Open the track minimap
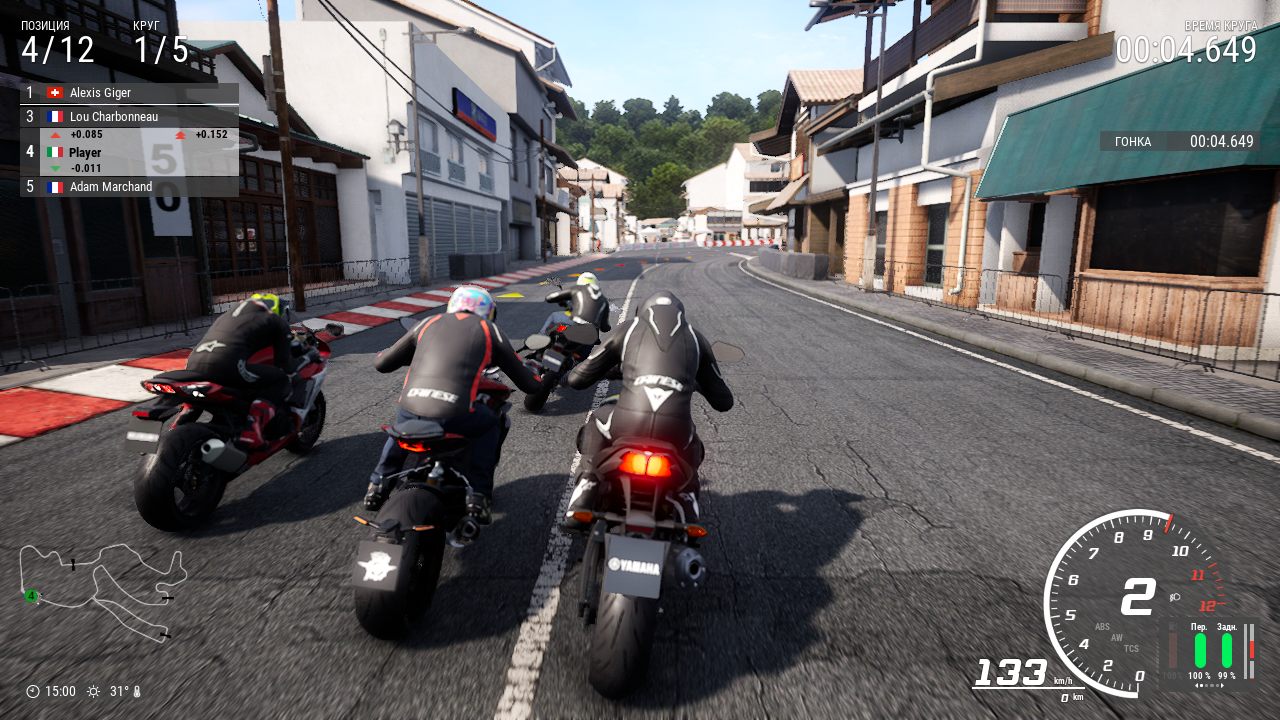This screenshot has width=1280, height=720. pyautogui.click(x=102, y=590)
